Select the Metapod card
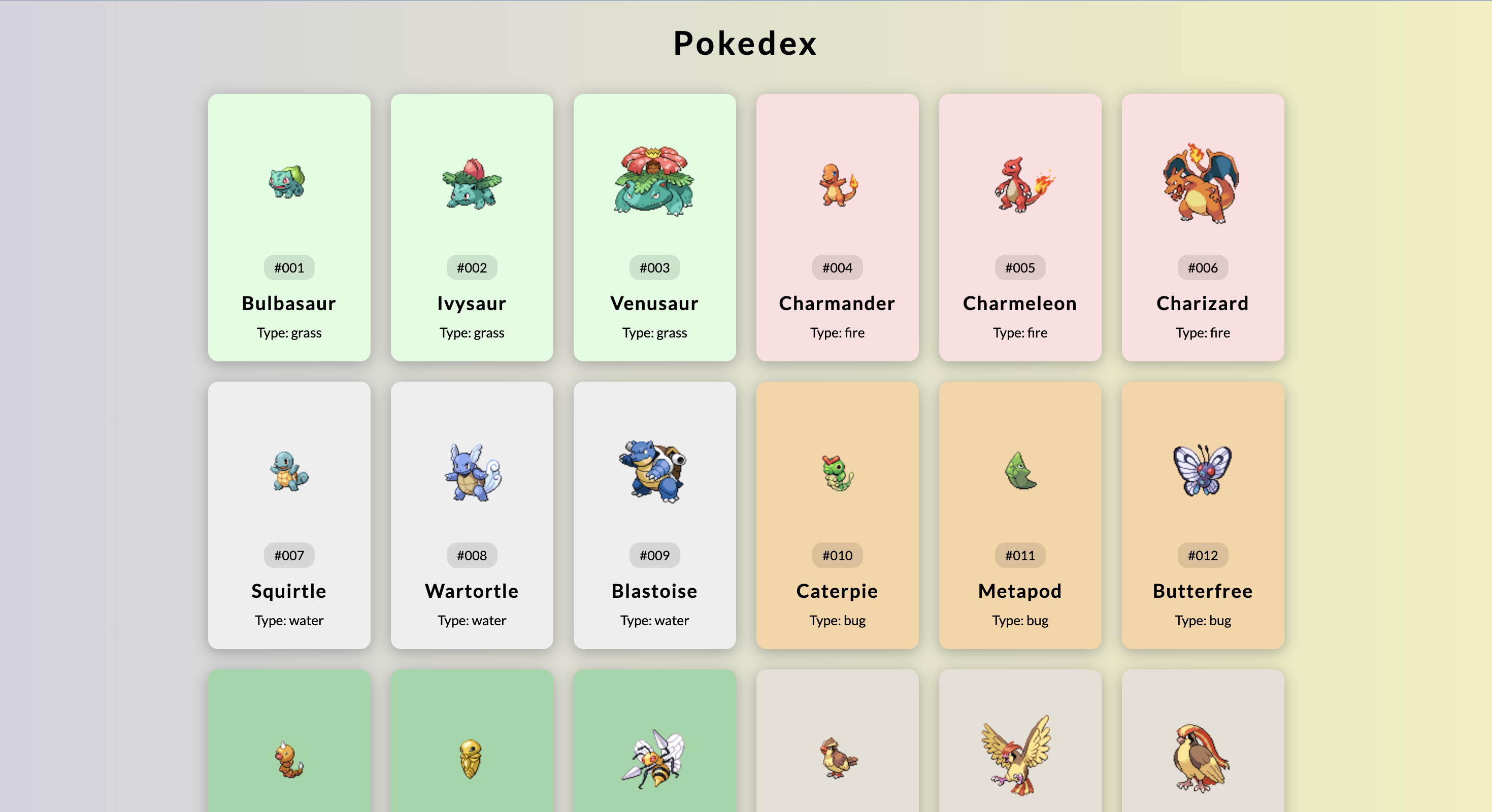 pyautogui.click(x=1020, y=514)
